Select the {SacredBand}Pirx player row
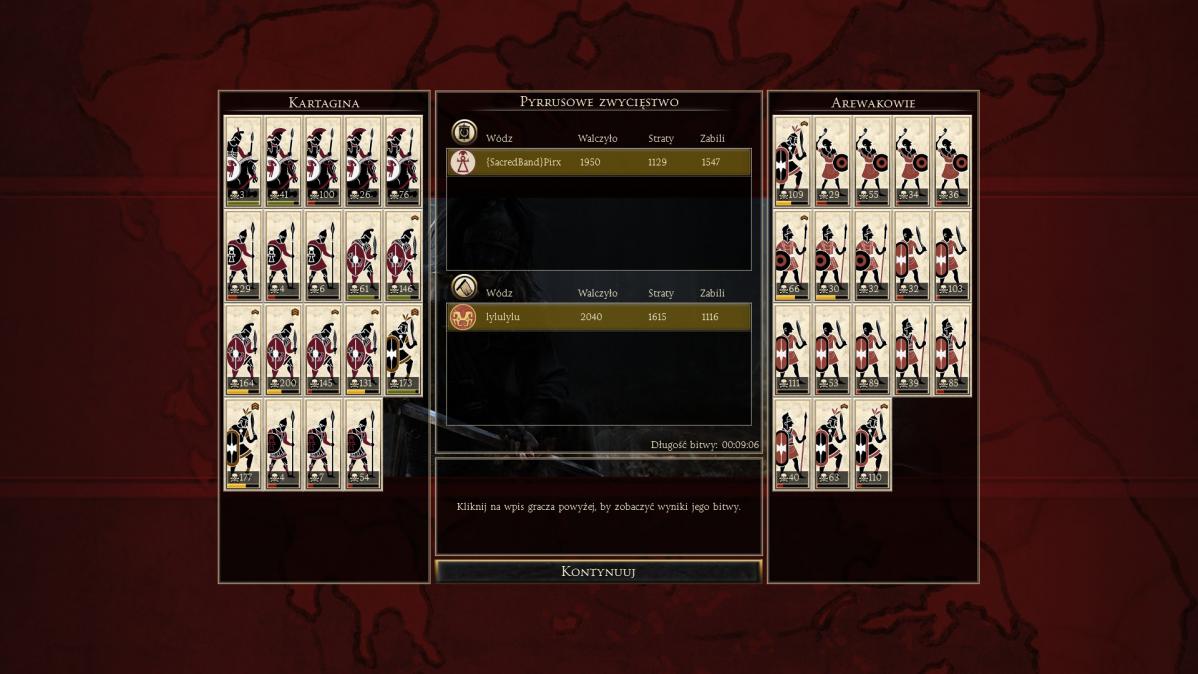The image size is (1198, 674). [x=598, y=162]
